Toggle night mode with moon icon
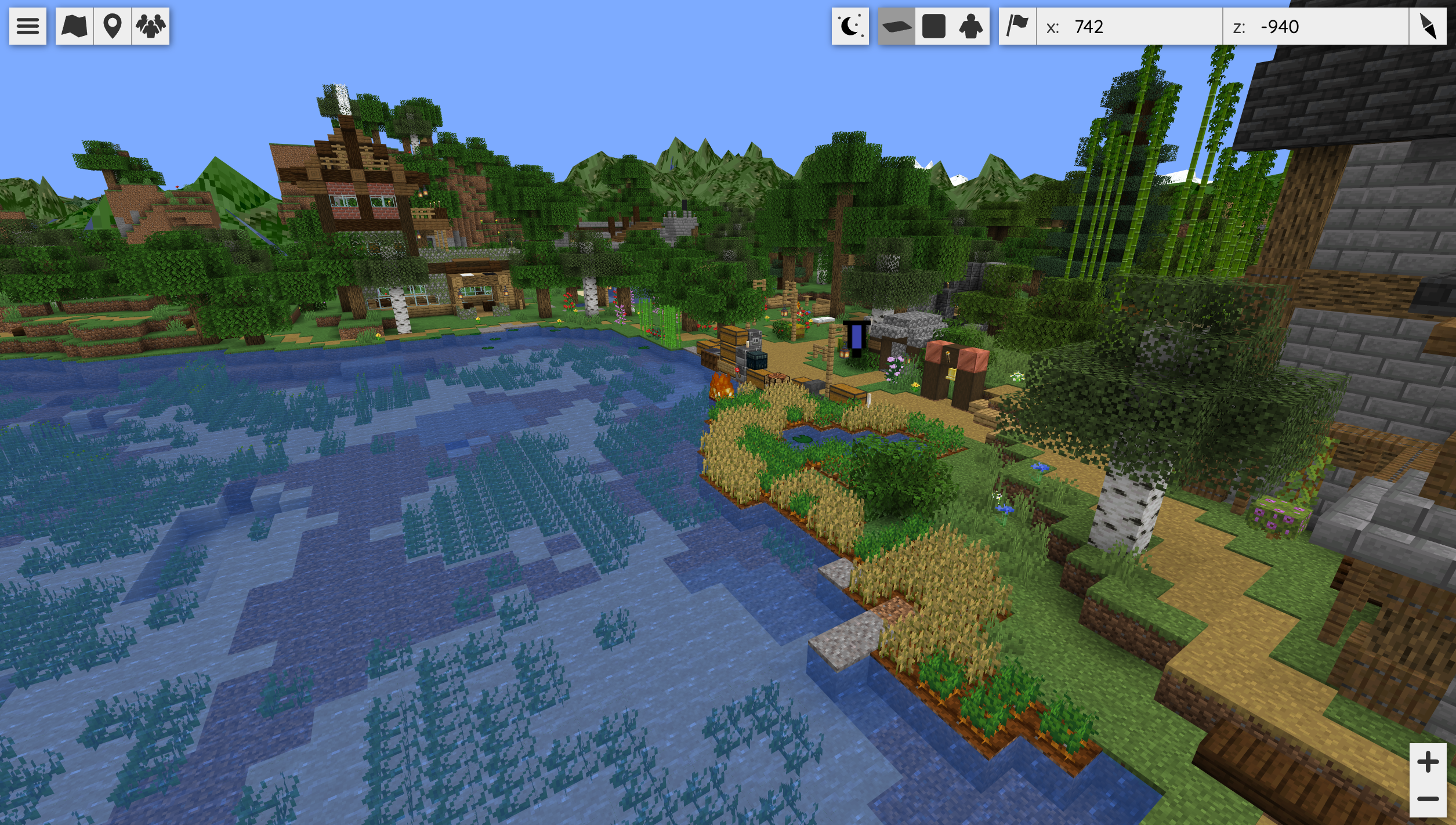Viewport: 1456px width, 825px height. (x=850, y=26)
